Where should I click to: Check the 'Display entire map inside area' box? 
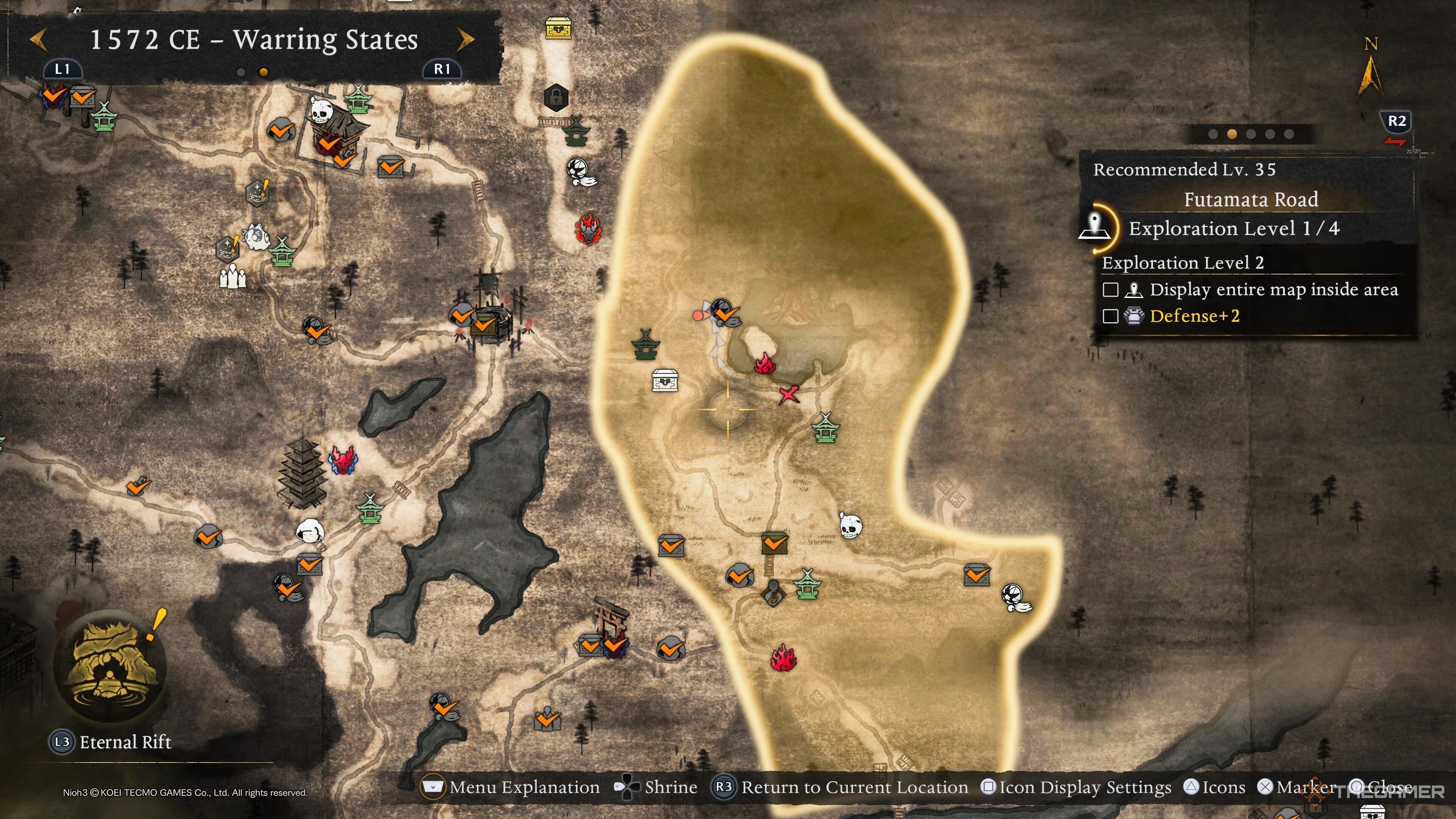(x=1110, y=290)
